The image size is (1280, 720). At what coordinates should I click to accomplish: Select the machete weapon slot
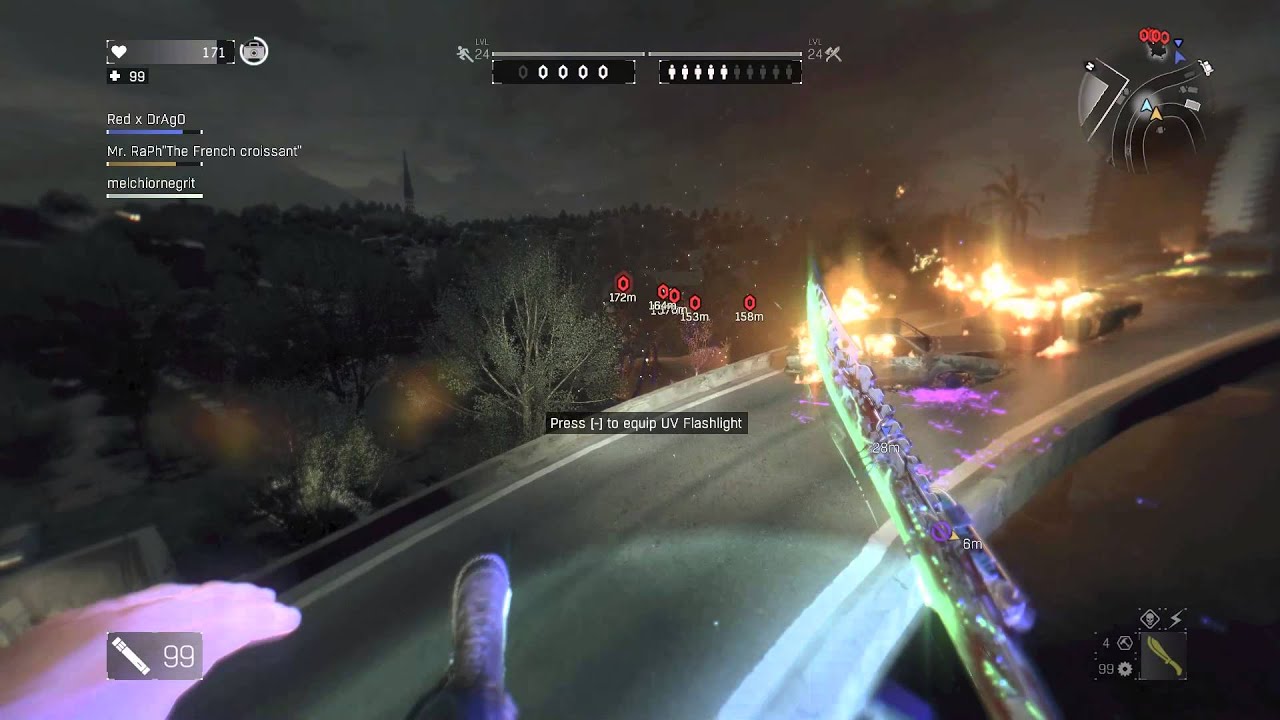point(1162,655)
